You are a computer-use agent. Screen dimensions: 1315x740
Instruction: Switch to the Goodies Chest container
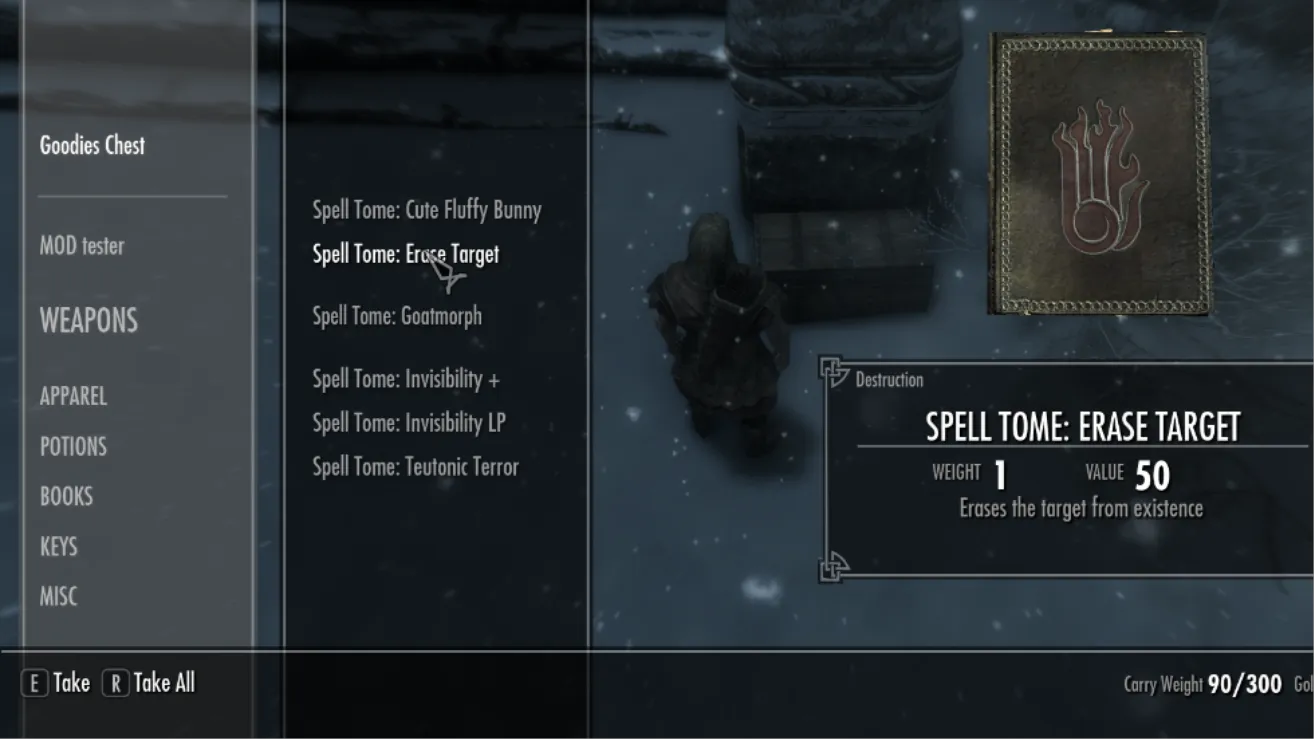[92, 146]
